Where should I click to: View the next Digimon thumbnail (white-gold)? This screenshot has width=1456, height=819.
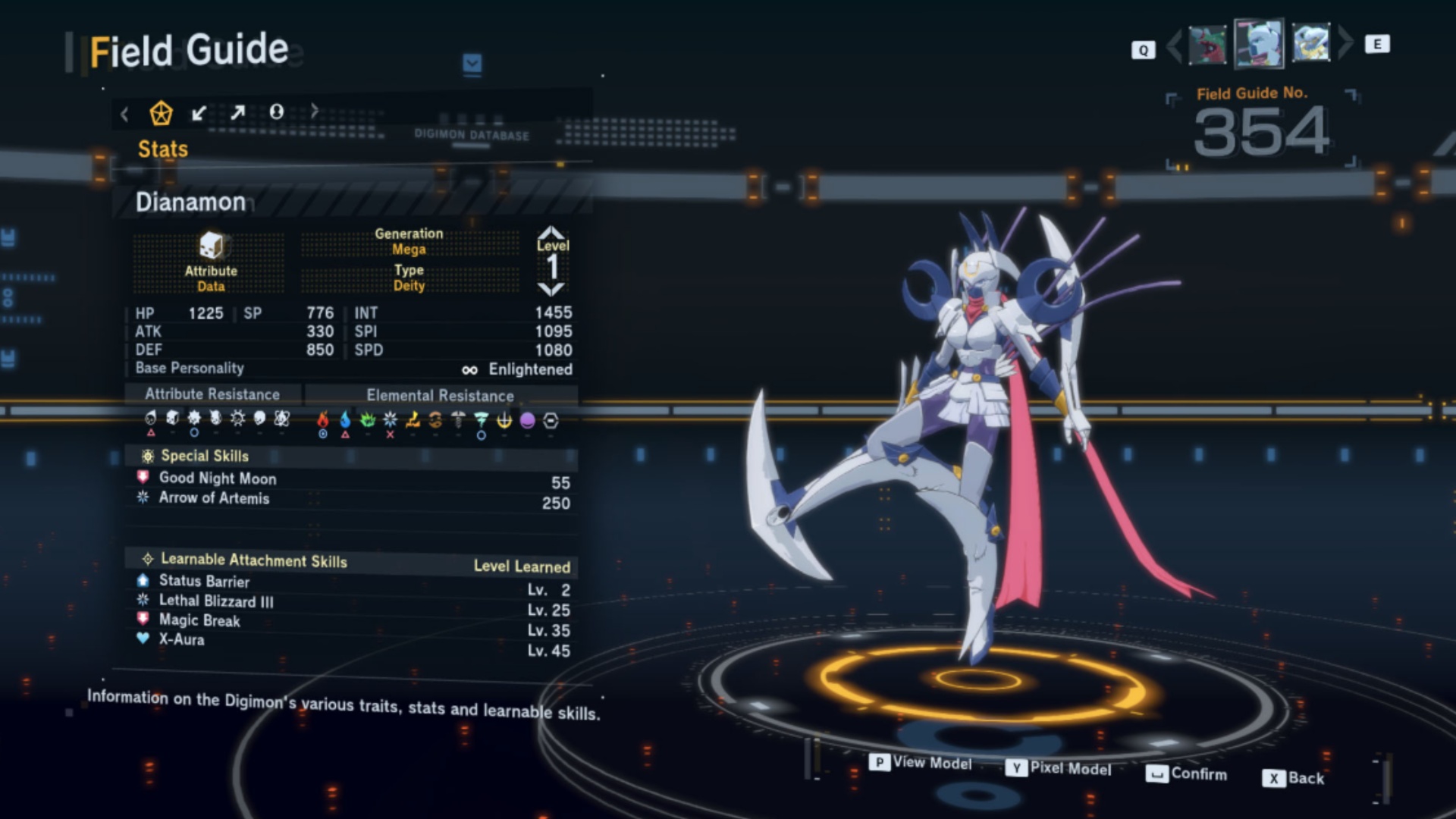[1311, 42]
